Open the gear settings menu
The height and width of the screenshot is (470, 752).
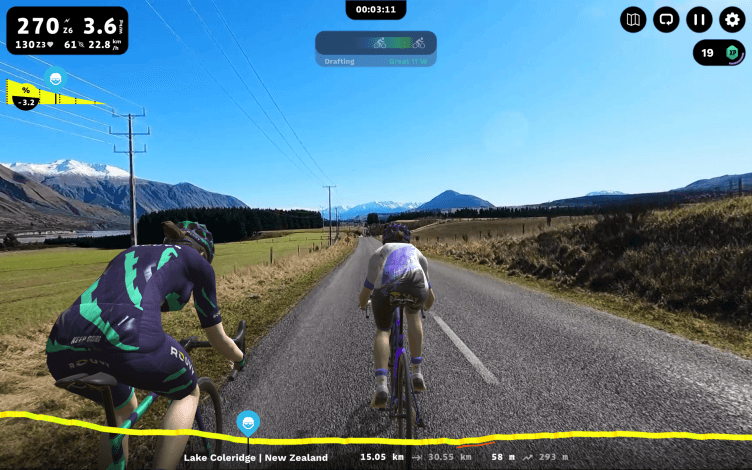coord(732,19)
